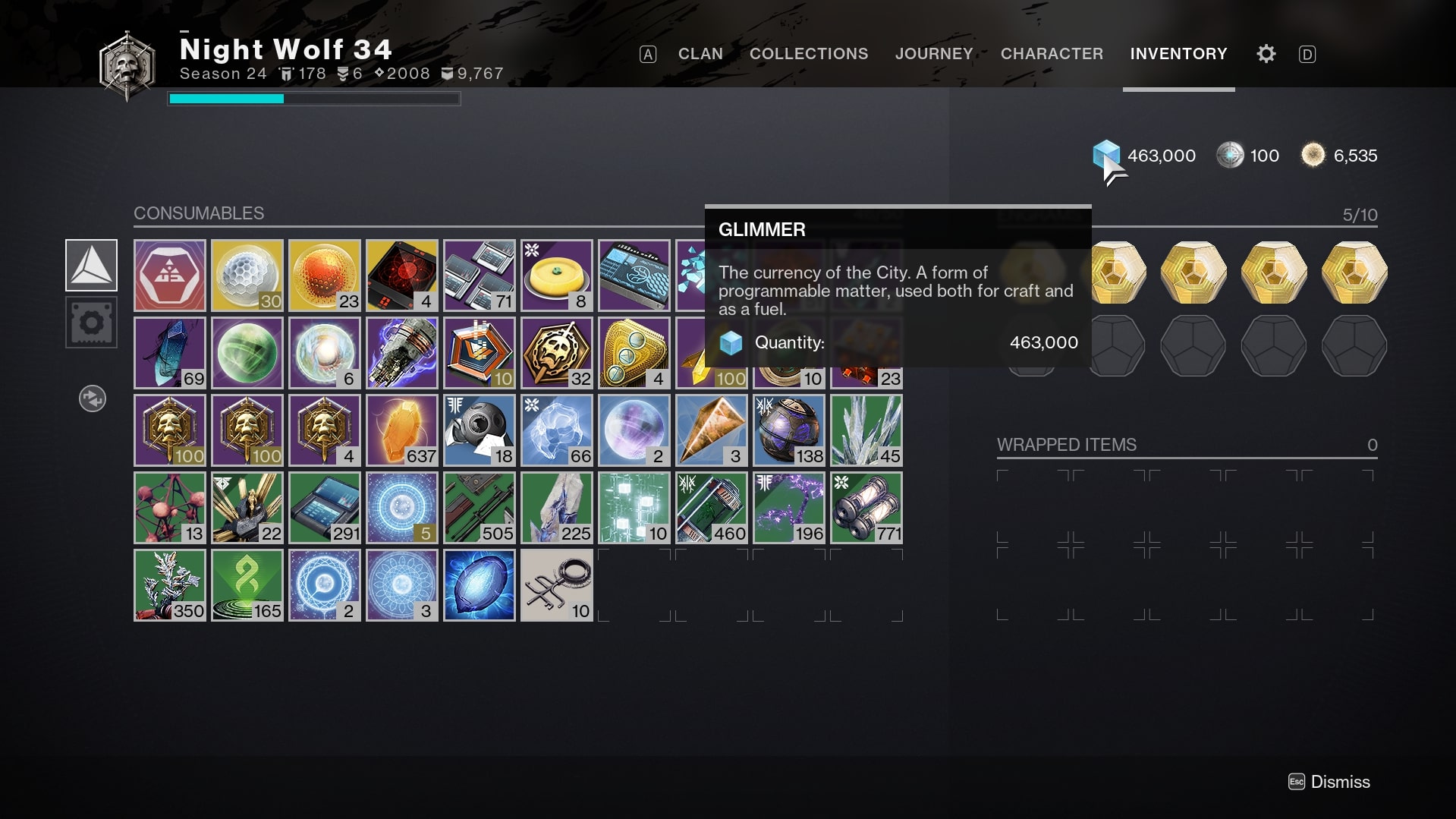Image resolution: width=1456 pixels, height=819 pixels.
Task: Pick the stack of 771 canisters
Action: 866,507
